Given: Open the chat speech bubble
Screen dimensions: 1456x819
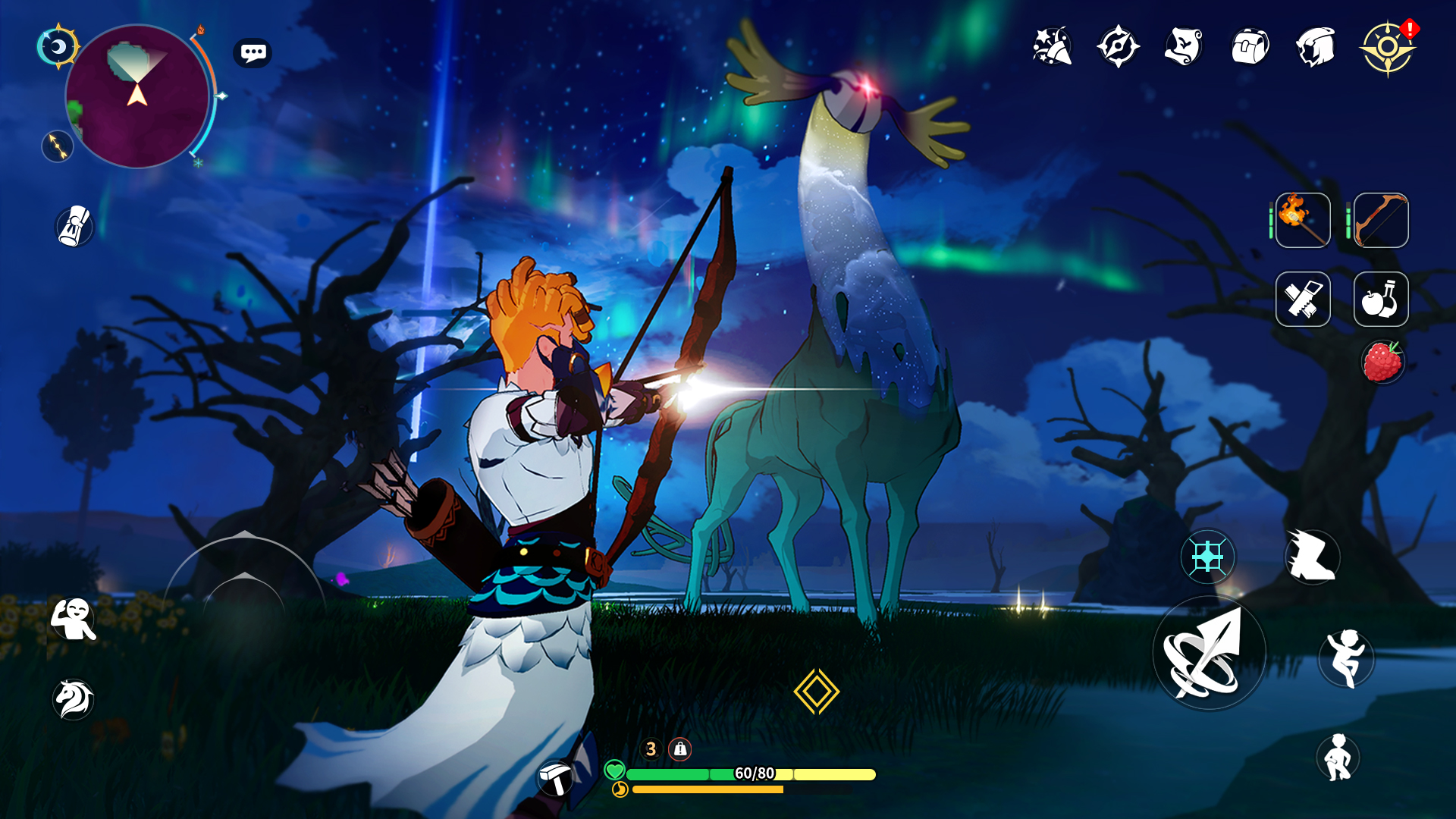Looking at the screenshot, I should 253,53.
